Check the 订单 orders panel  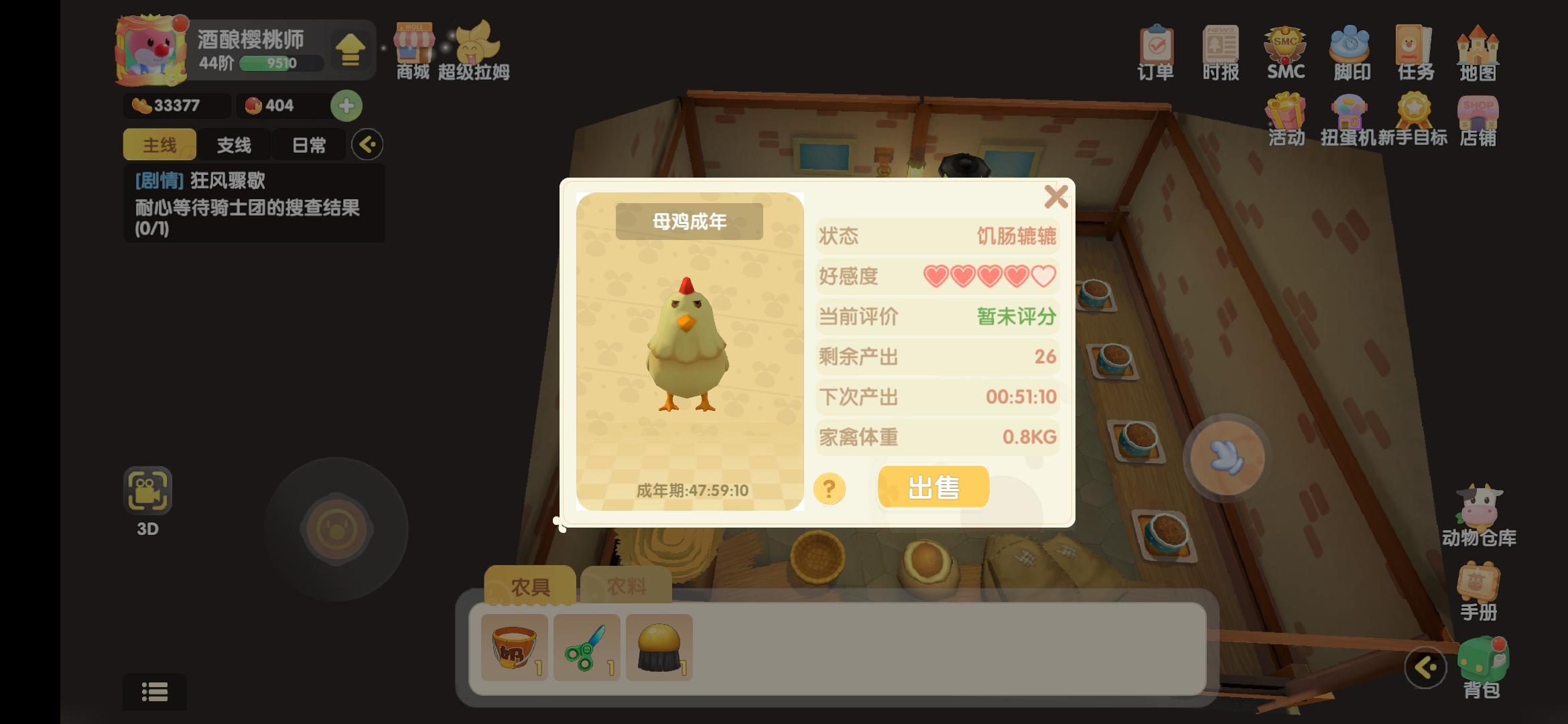click(1155, 50)
